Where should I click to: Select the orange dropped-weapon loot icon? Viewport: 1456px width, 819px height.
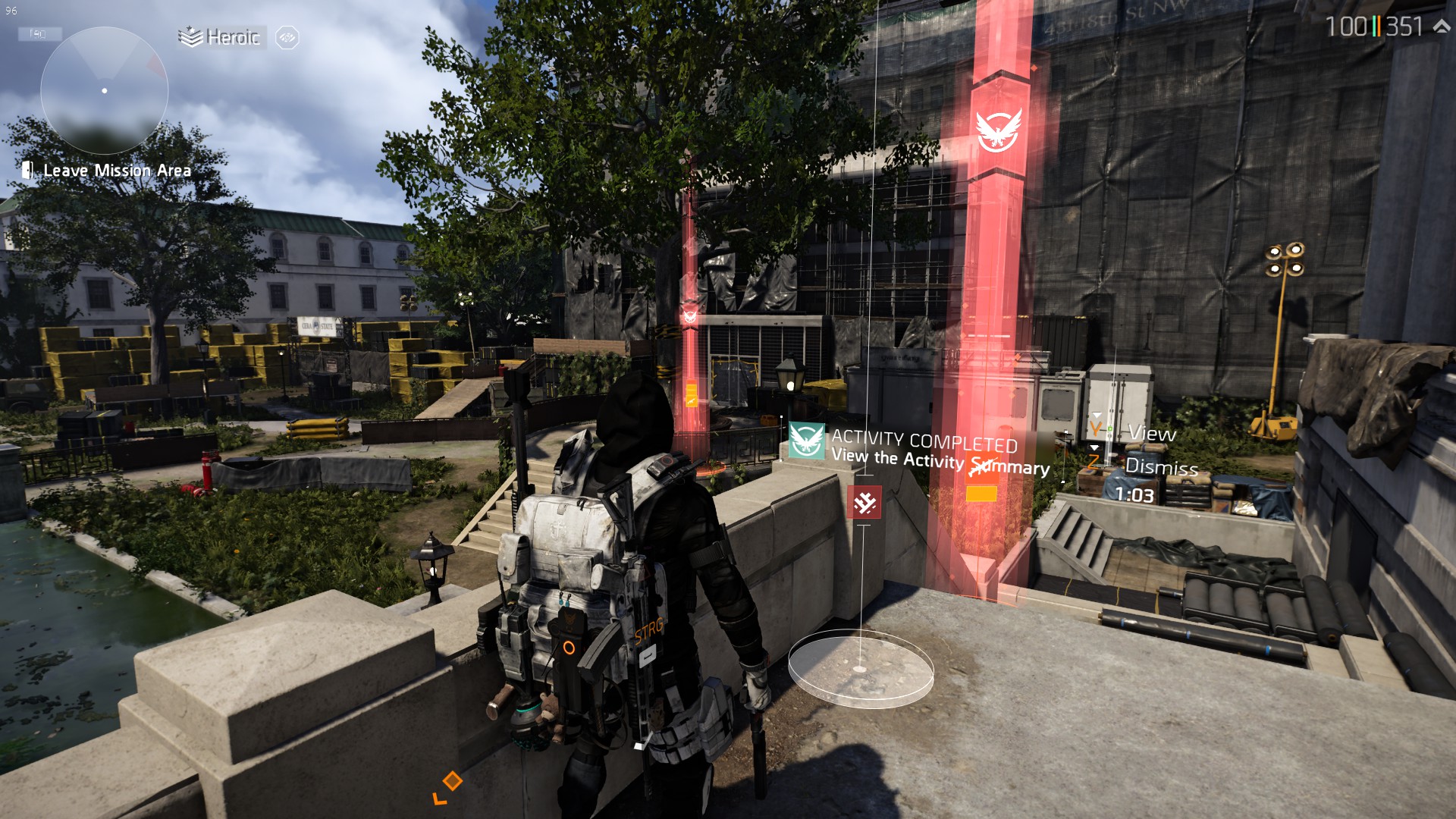click(981, 468)
